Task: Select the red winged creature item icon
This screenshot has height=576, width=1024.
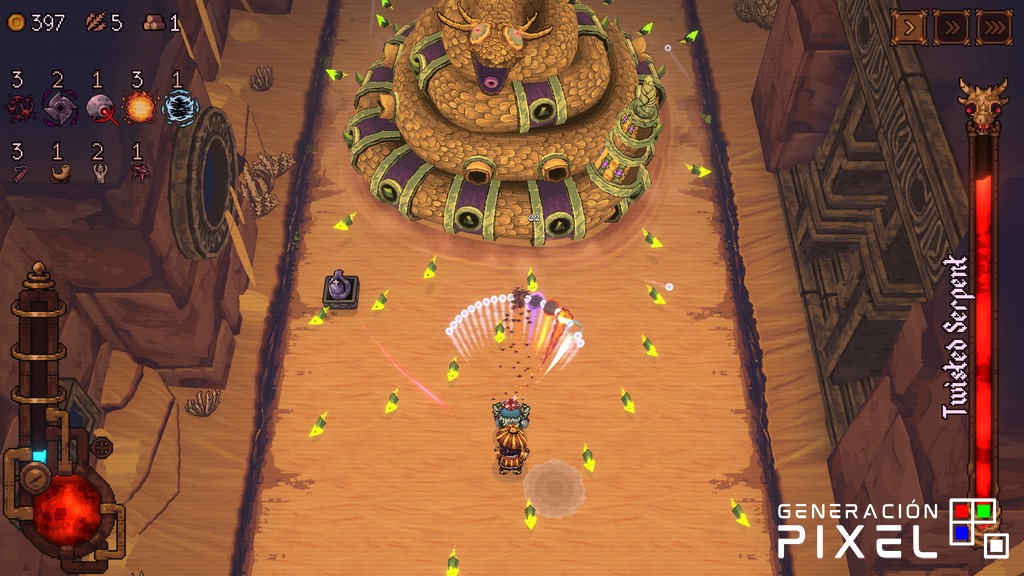Action: click(138, 173)
